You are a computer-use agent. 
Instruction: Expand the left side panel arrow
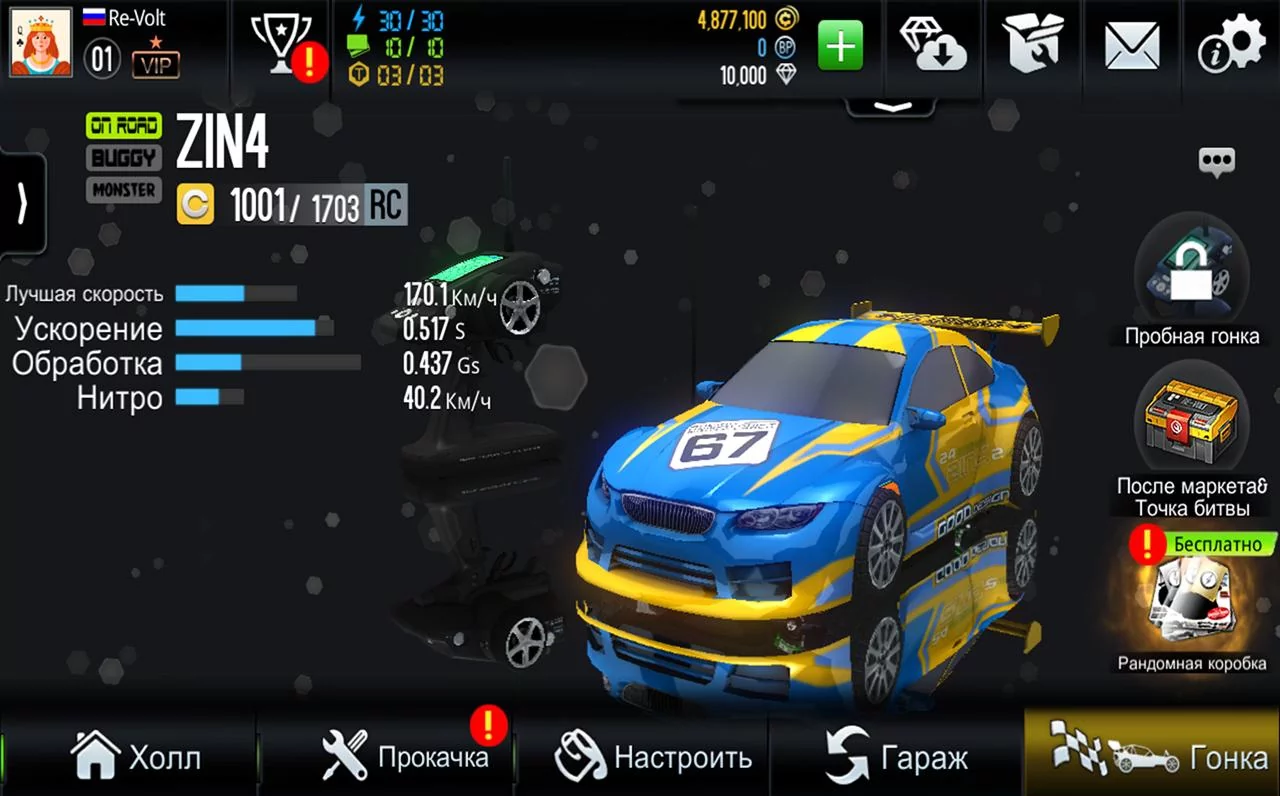pos(22,203)
